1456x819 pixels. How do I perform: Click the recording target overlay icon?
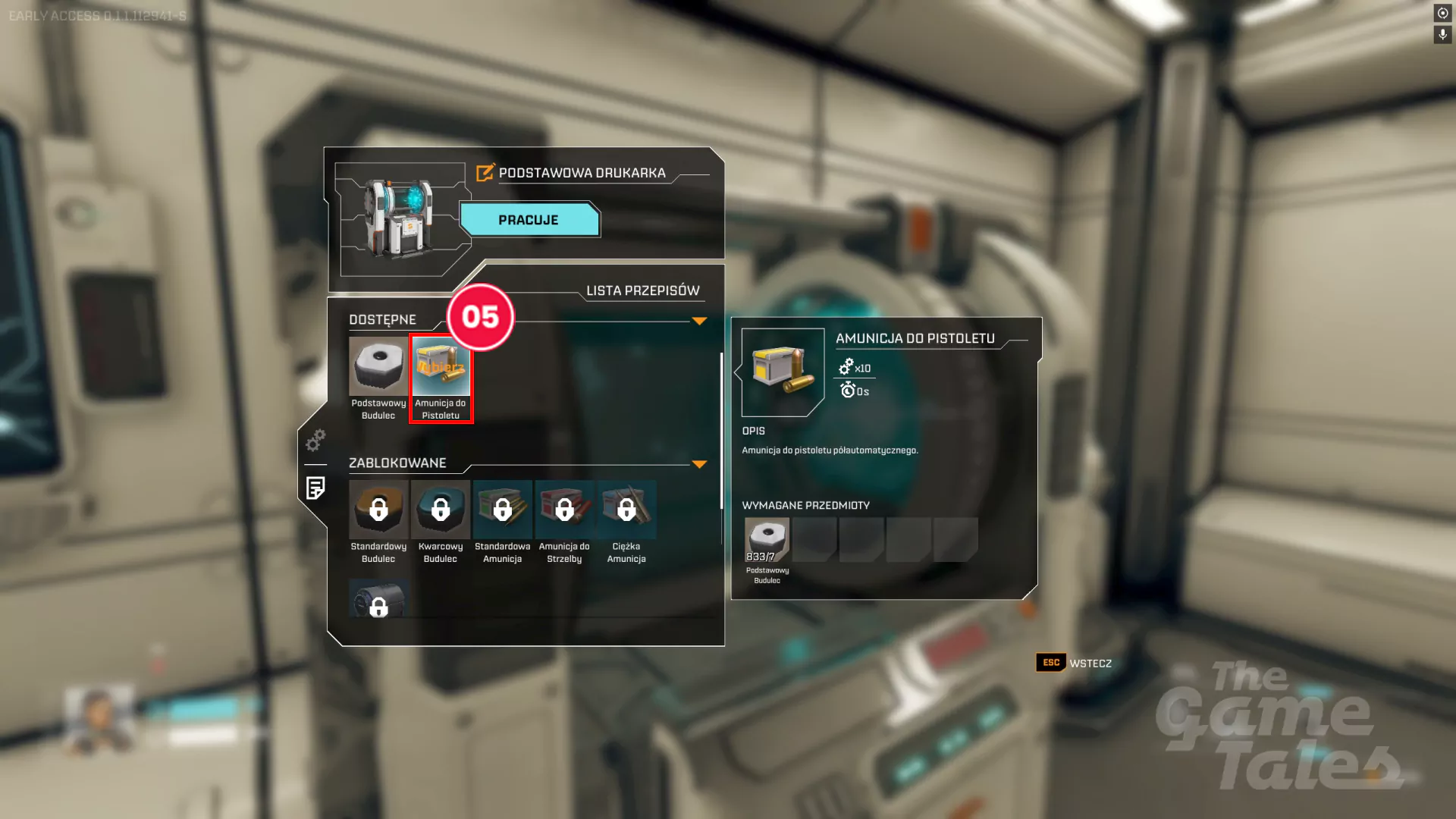[x=1442, y=13]
